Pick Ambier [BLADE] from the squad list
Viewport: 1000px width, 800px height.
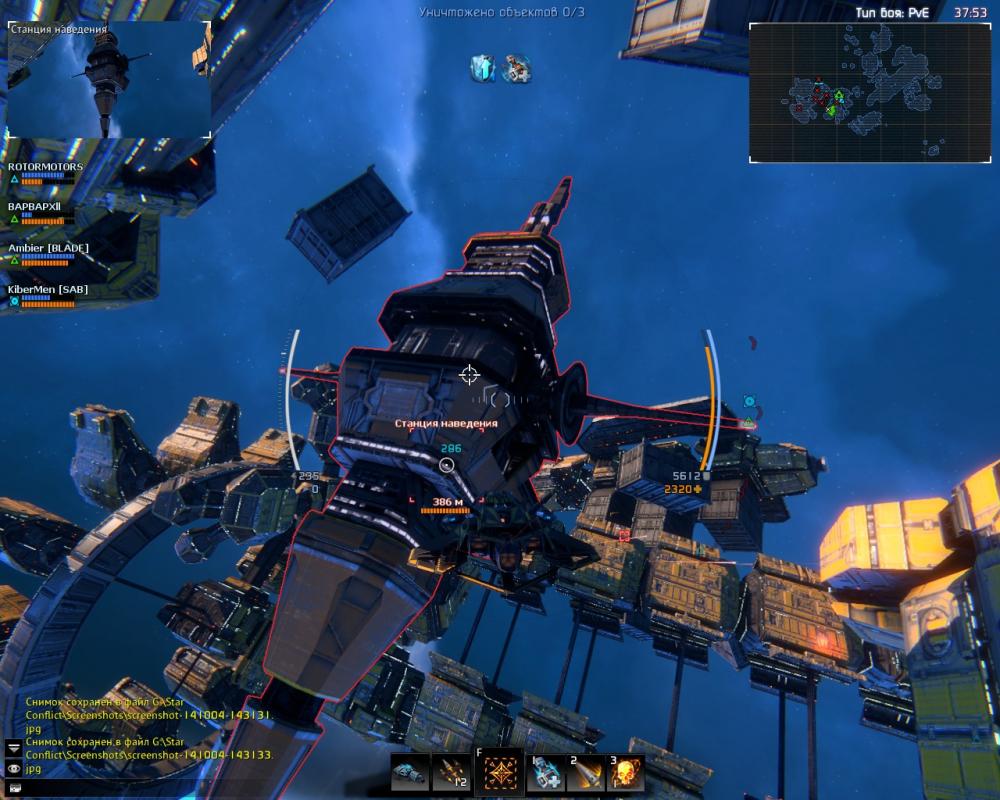coord(49,247)
